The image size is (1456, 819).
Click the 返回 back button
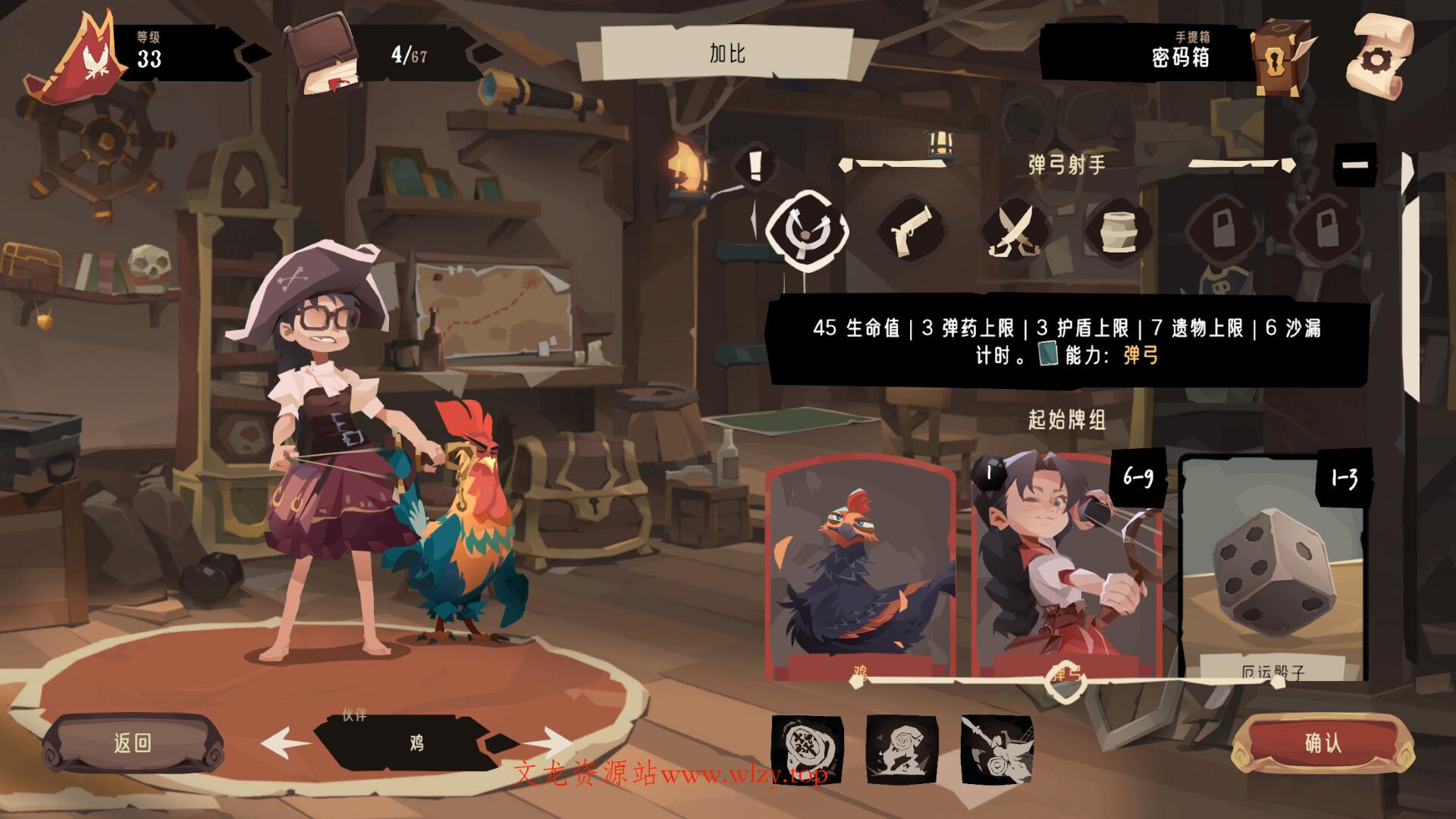pos(133,743)
